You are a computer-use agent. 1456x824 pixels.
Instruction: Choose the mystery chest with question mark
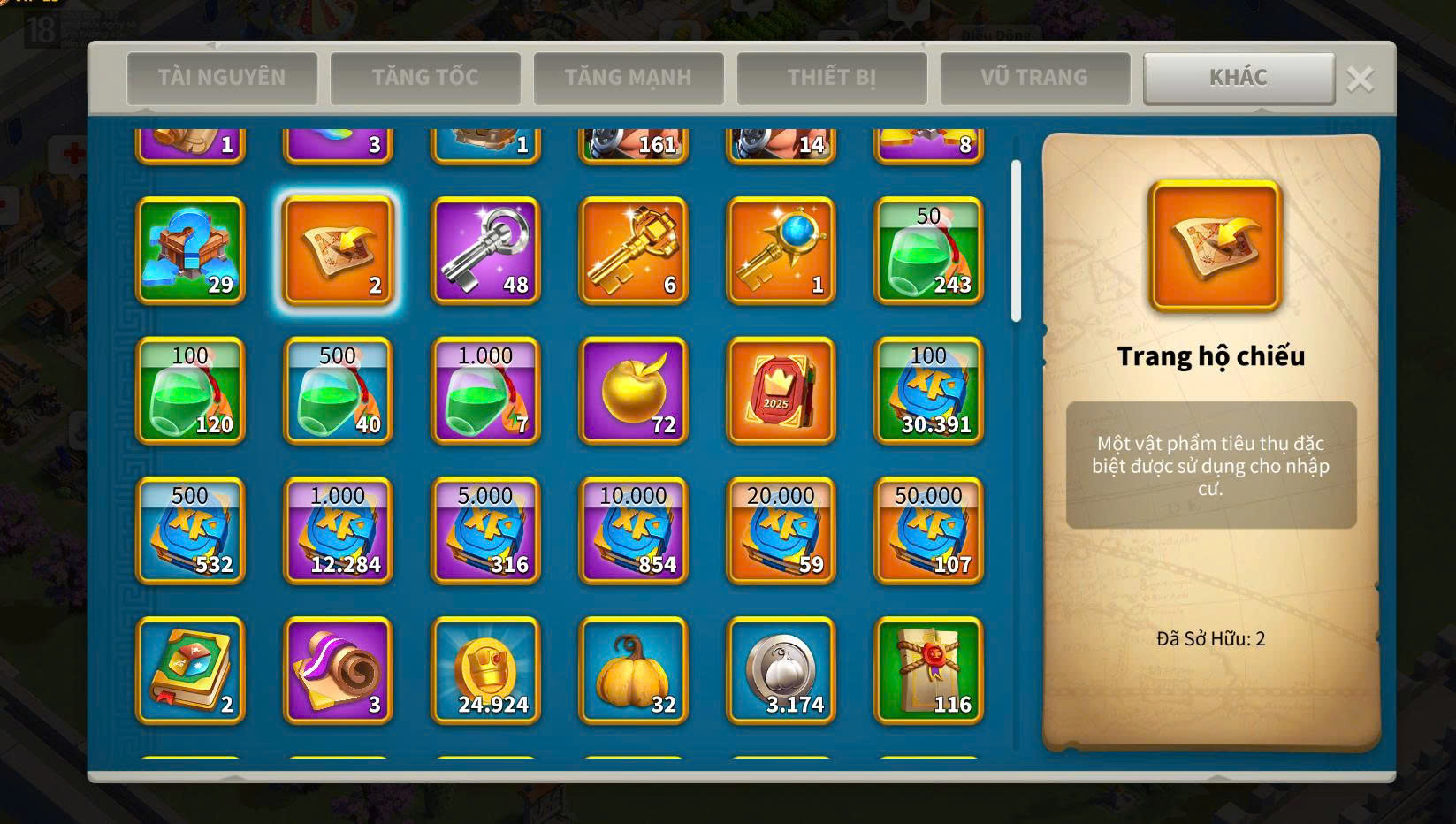click(x=190, y=251)
